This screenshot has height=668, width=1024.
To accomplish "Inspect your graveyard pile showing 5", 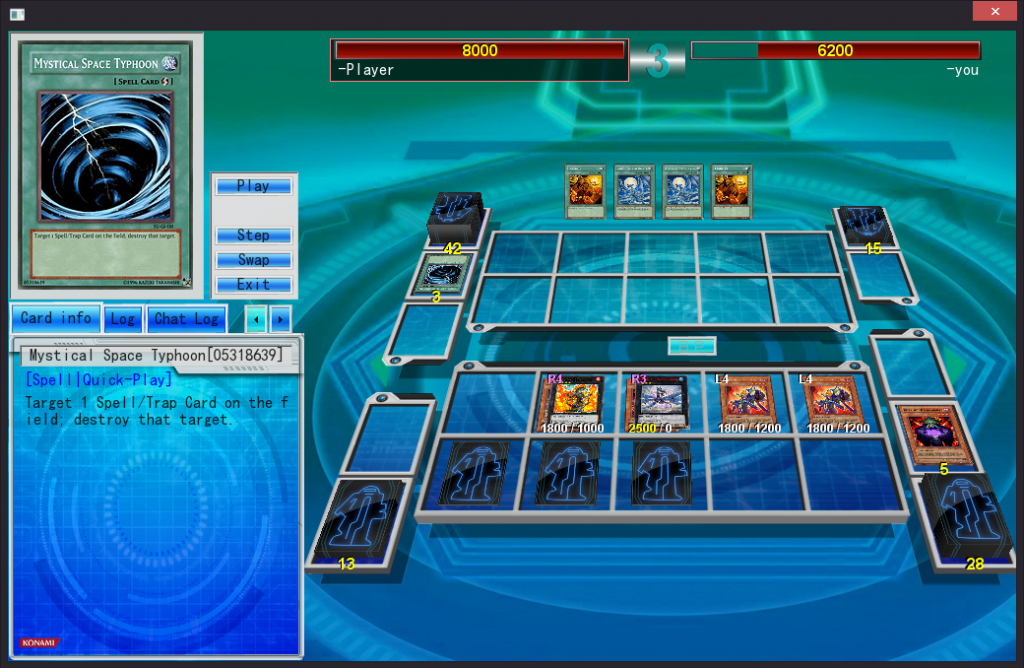I will [x=938, y=435].
